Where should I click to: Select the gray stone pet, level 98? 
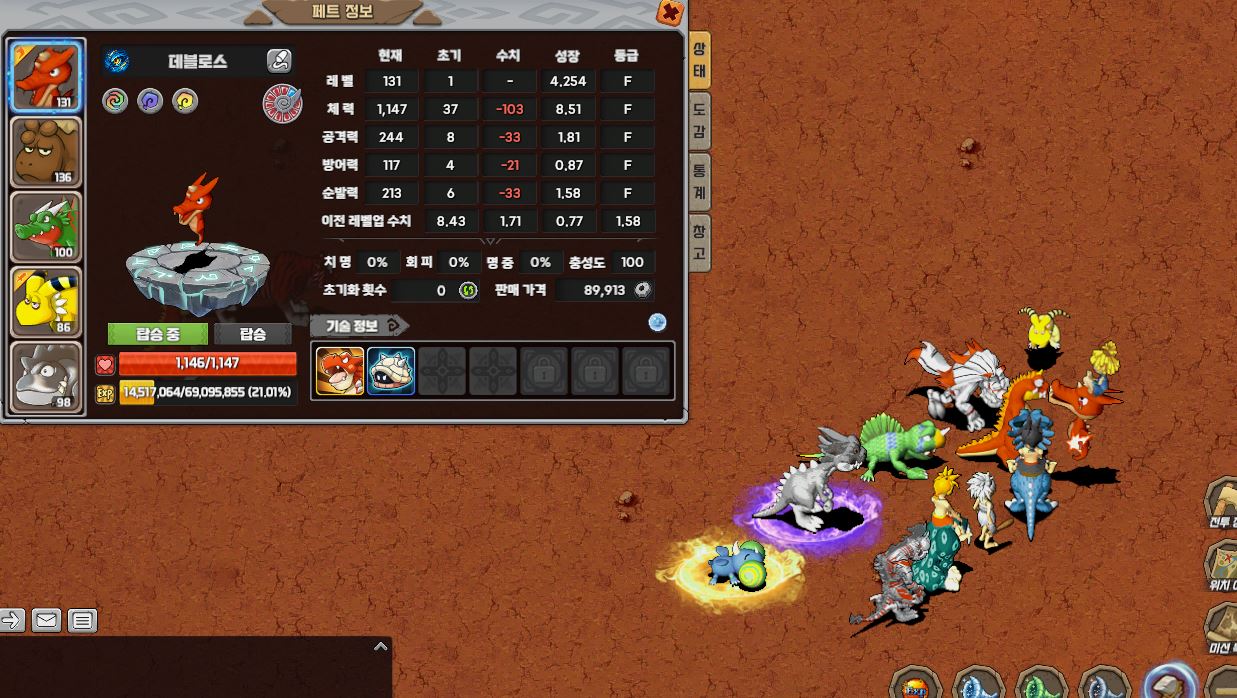tap(45, 376)
